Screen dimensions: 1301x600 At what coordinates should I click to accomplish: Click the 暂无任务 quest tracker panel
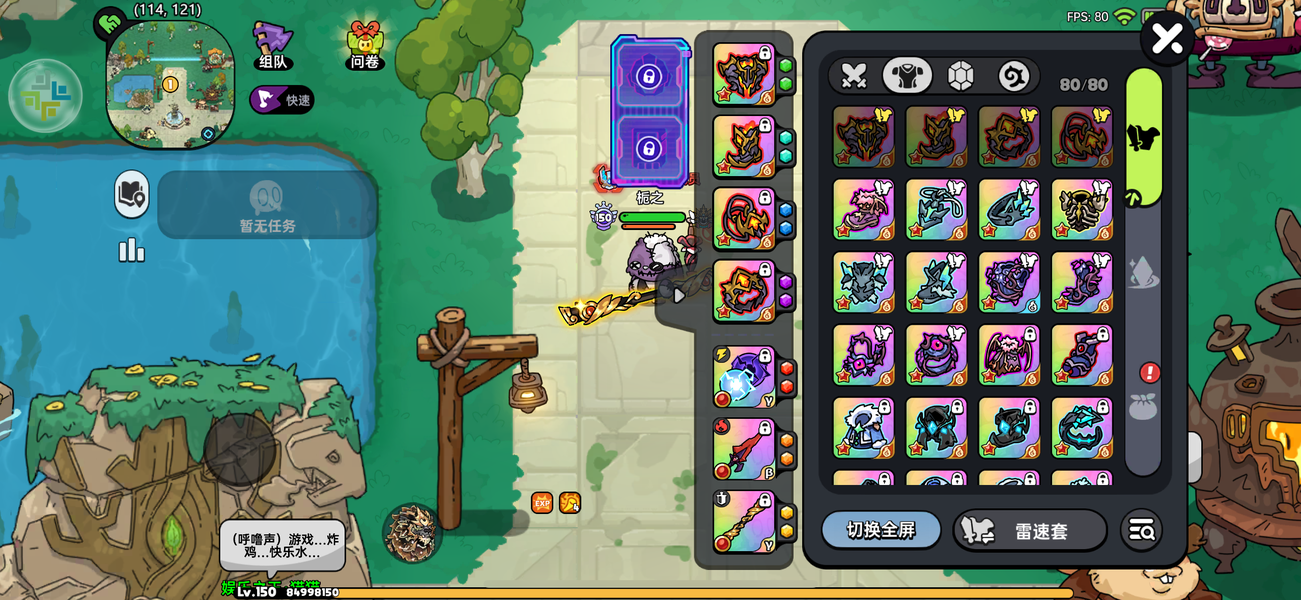point(267,205)
